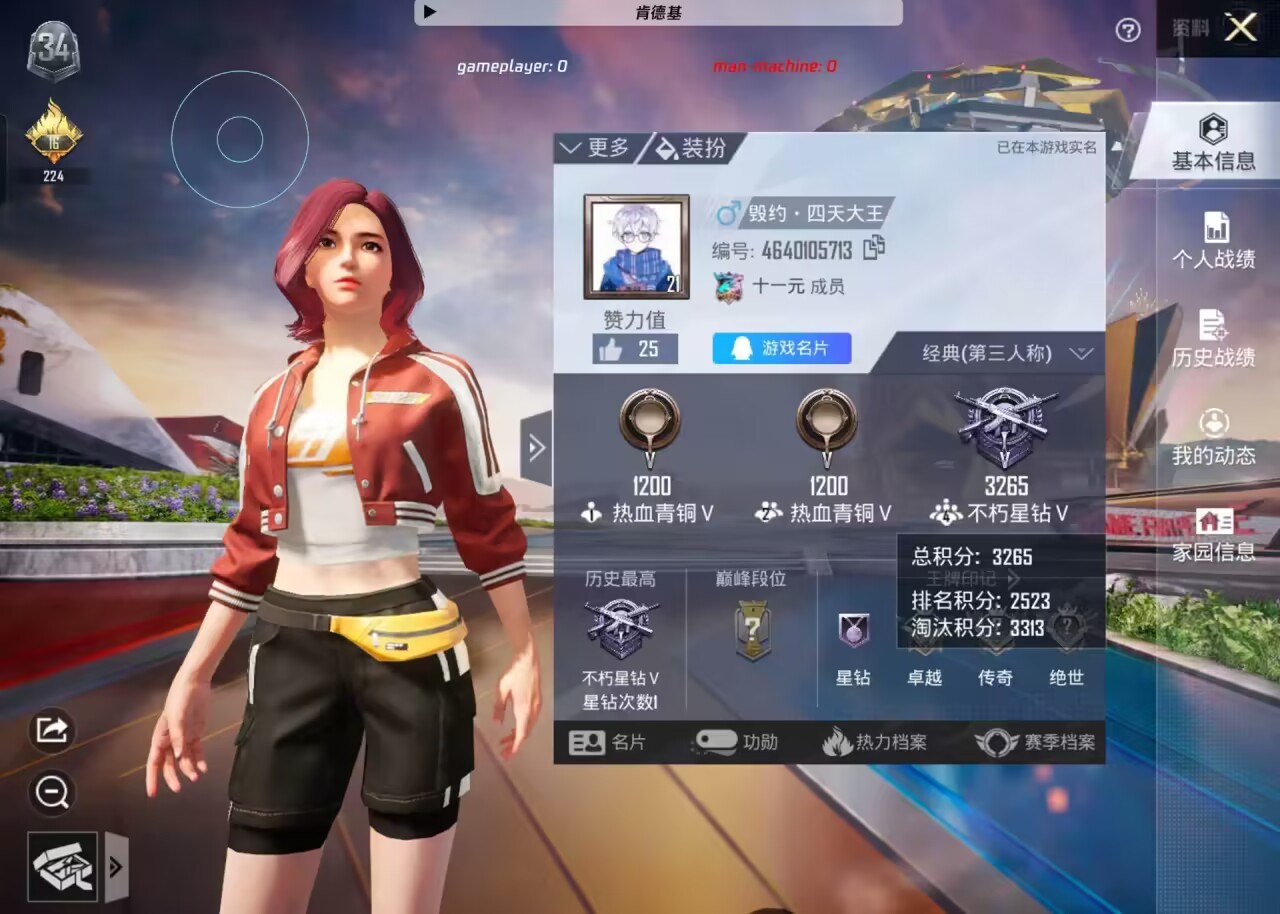Viewport: 1280px width, 914px height.
Task: Open the 家园信息 tab
Action: 1213,534
